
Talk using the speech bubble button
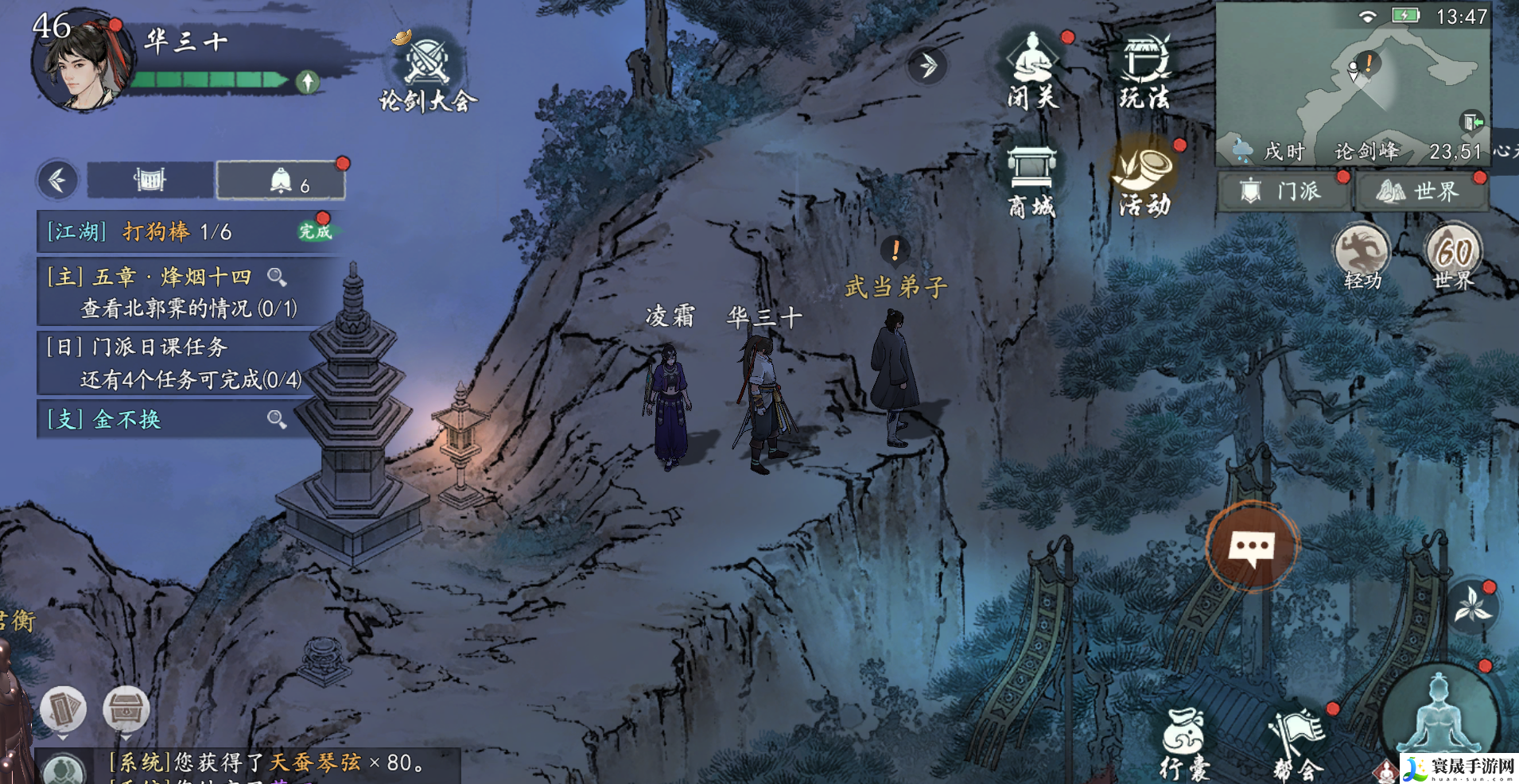tap(1253, 547)
